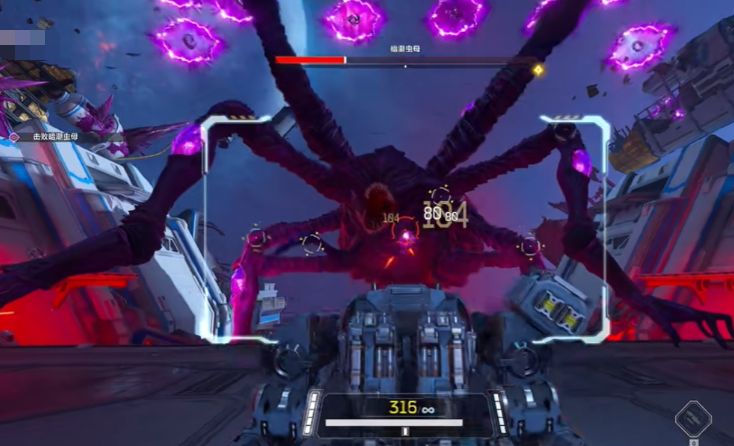Activate the diamond-shaped ability icon
This screenshot has height=446, width=734.
[x=692, y=420]
